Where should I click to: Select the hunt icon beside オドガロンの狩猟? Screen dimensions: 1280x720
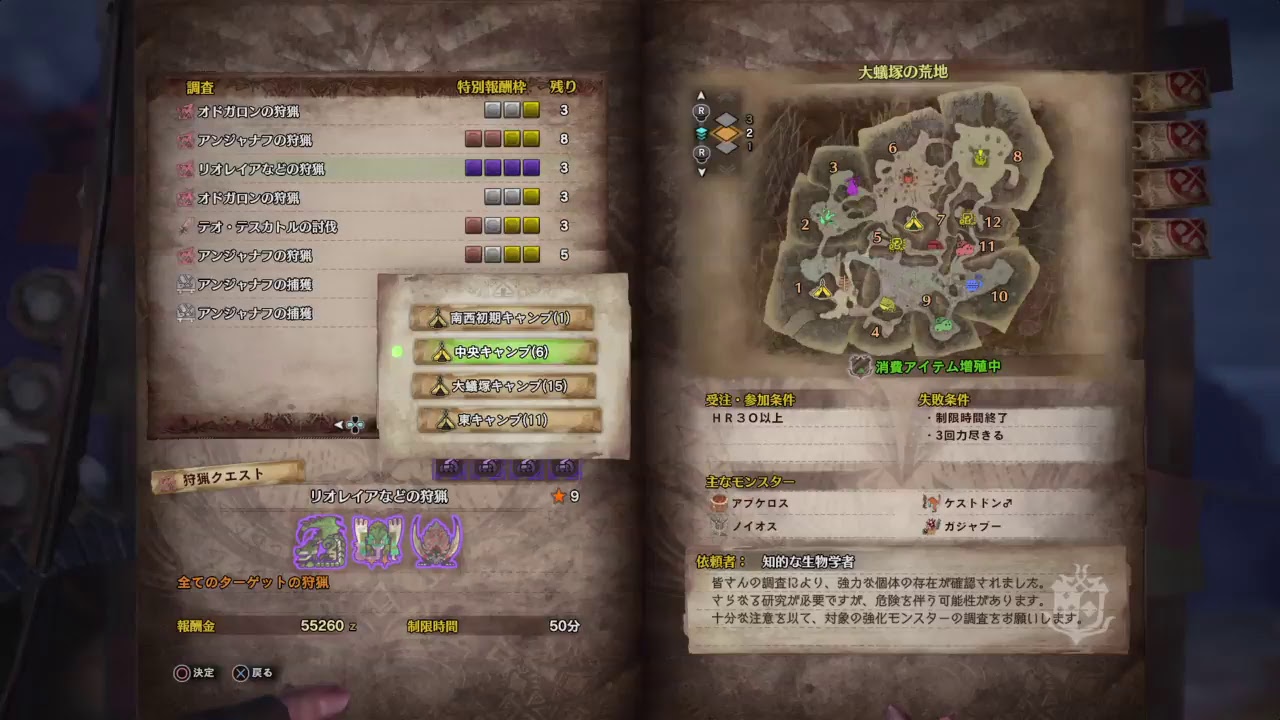point(187,111)
